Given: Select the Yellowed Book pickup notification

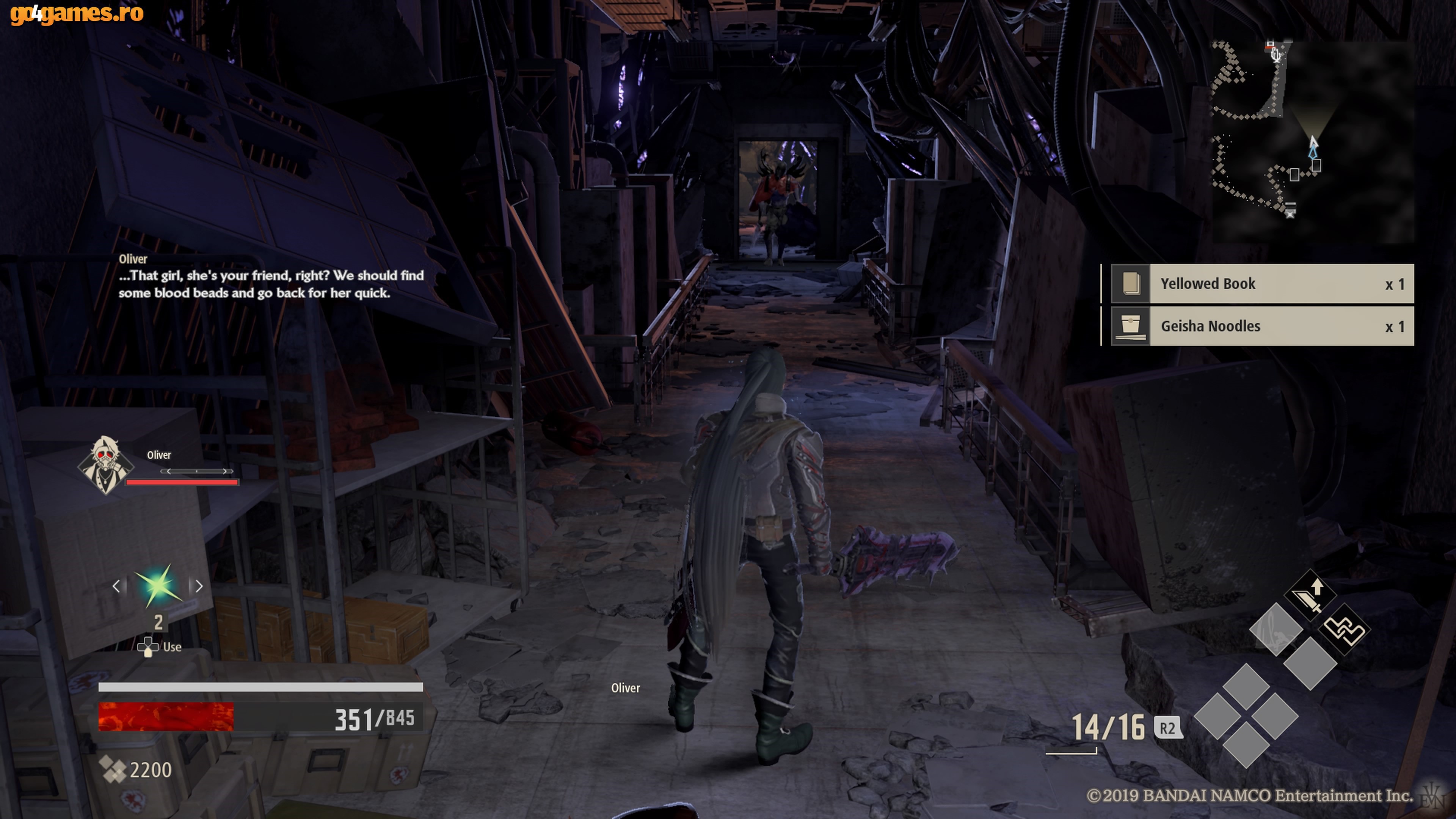Looking at the screenshot, I should pyautogui.click(x=1261, y=284).
